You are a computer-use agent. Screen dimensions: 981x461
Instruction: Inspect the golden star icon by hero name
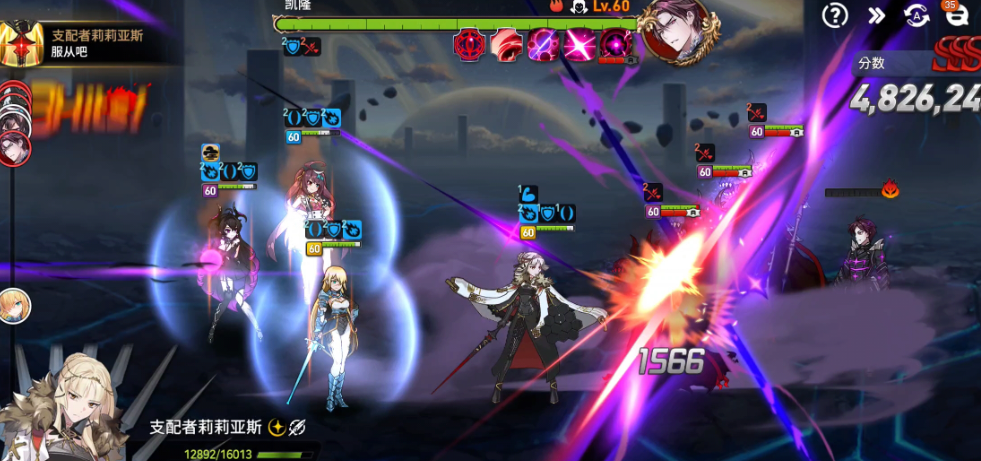point(275,427)
